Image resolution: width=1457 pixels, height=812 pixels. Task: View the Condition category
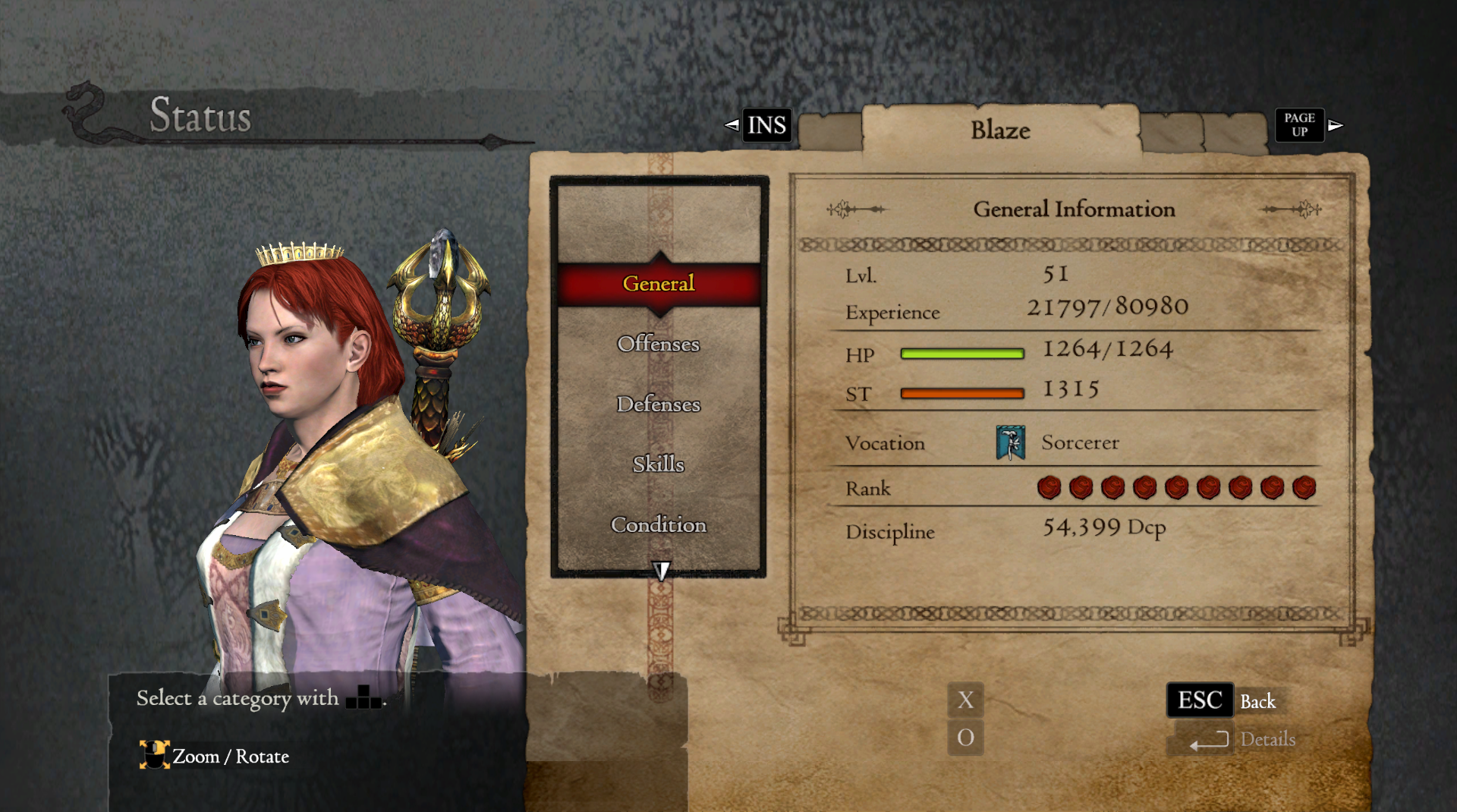tap(659, 524)
